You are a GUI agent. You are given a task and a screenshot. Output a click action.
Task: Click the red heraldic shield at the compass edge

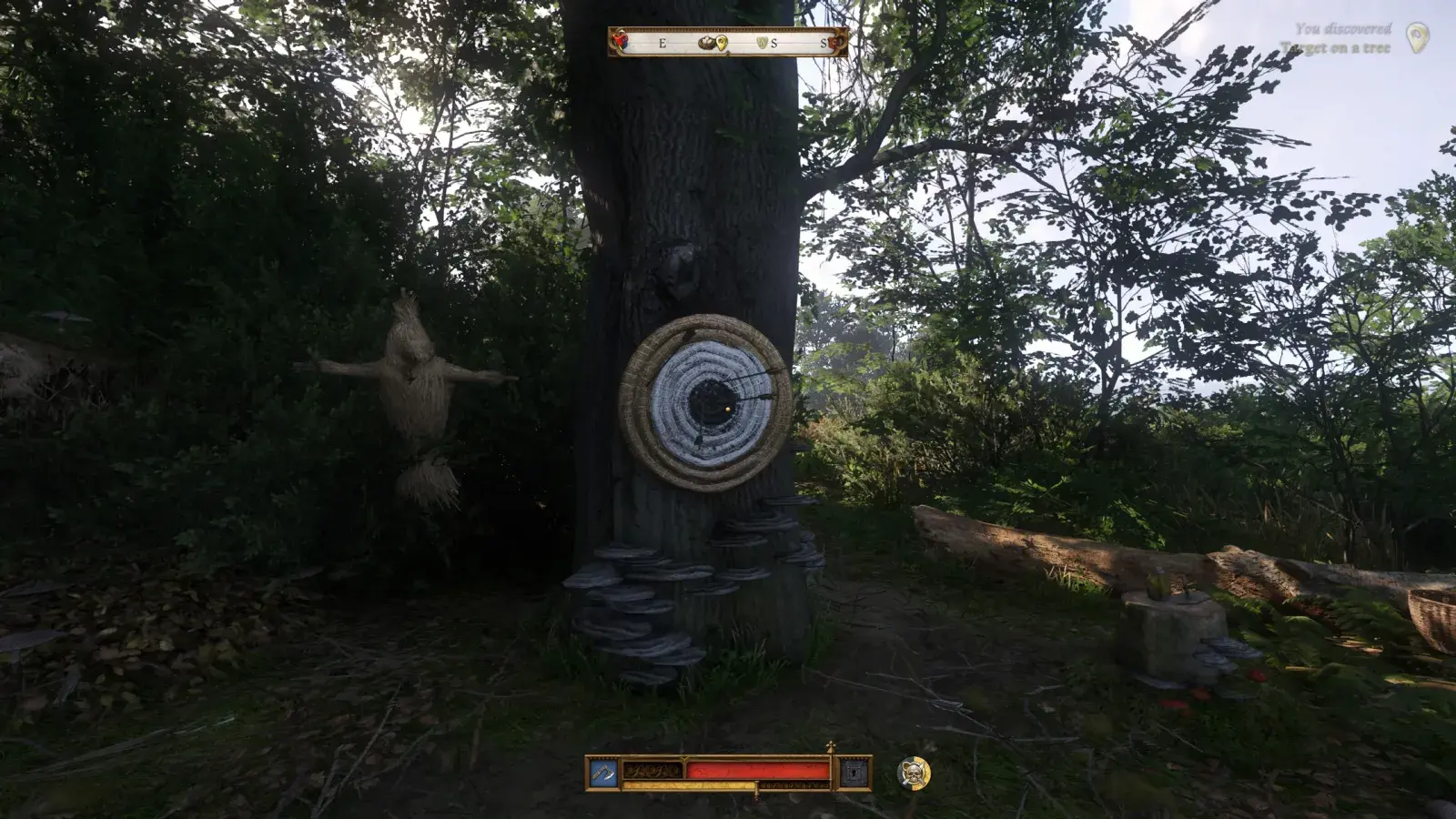pyautogui.click(x=620, y=41)
